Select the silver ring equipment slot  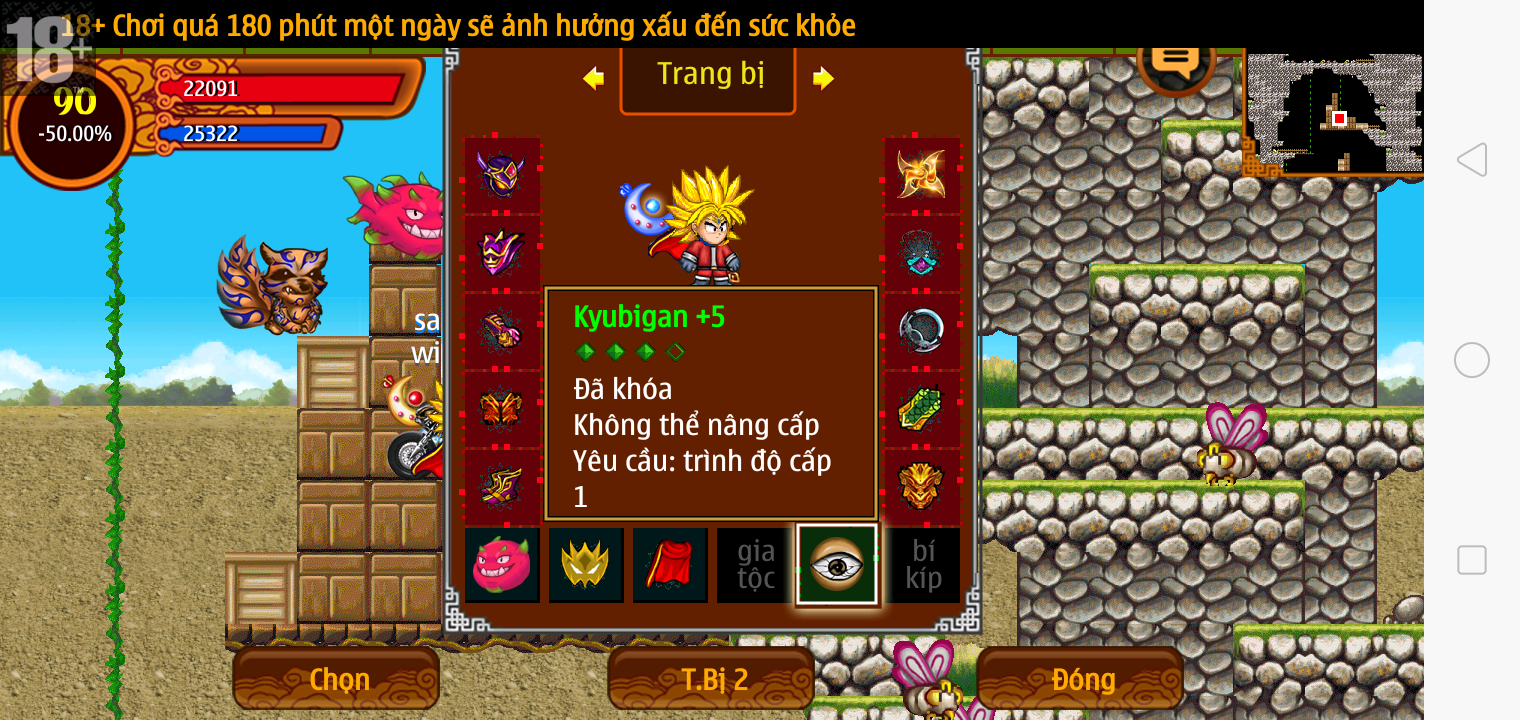(921, 330)
